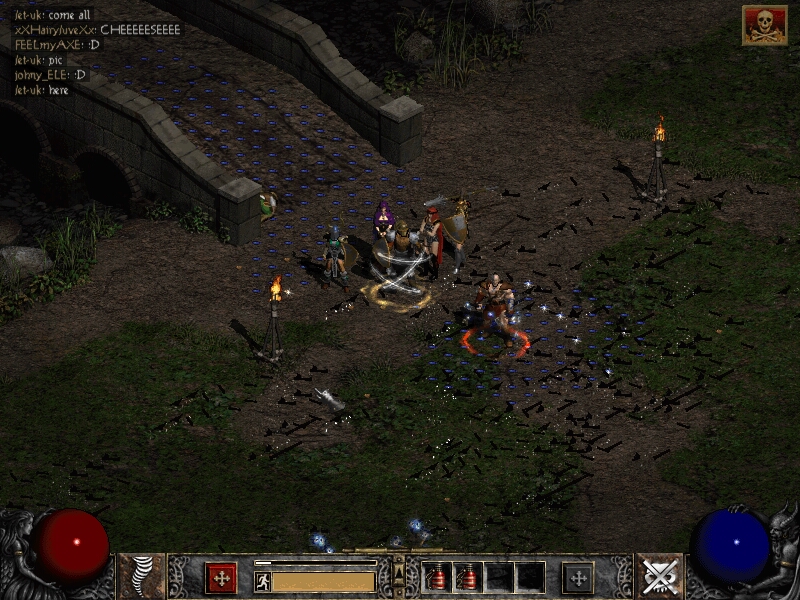Open the right-click crossed blades skill selector
This screenshot has width=800, height=600.
[659, 577]
